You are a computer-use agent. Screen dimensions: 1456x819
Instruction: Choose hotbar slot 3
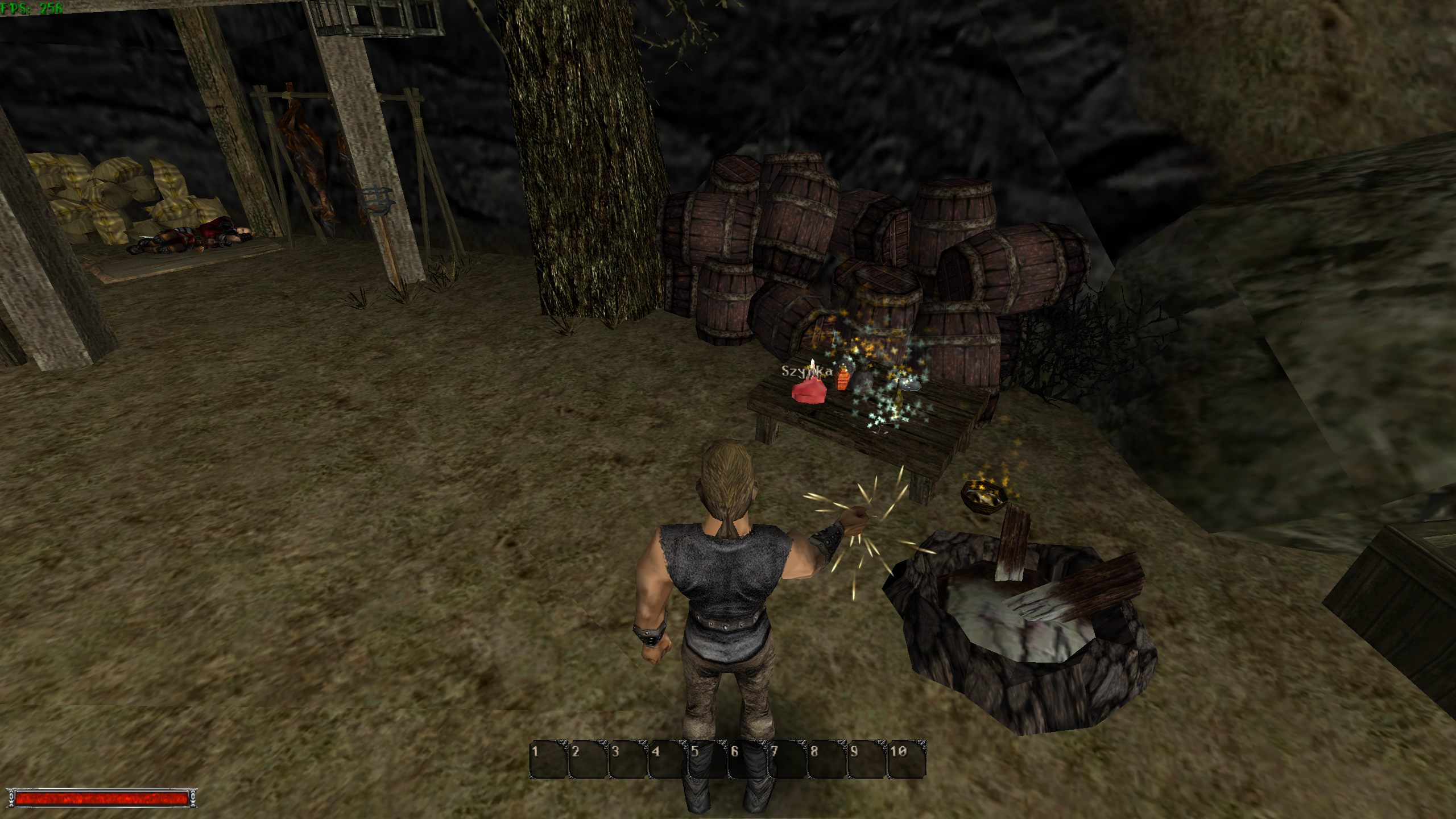(x=628, y=759)
